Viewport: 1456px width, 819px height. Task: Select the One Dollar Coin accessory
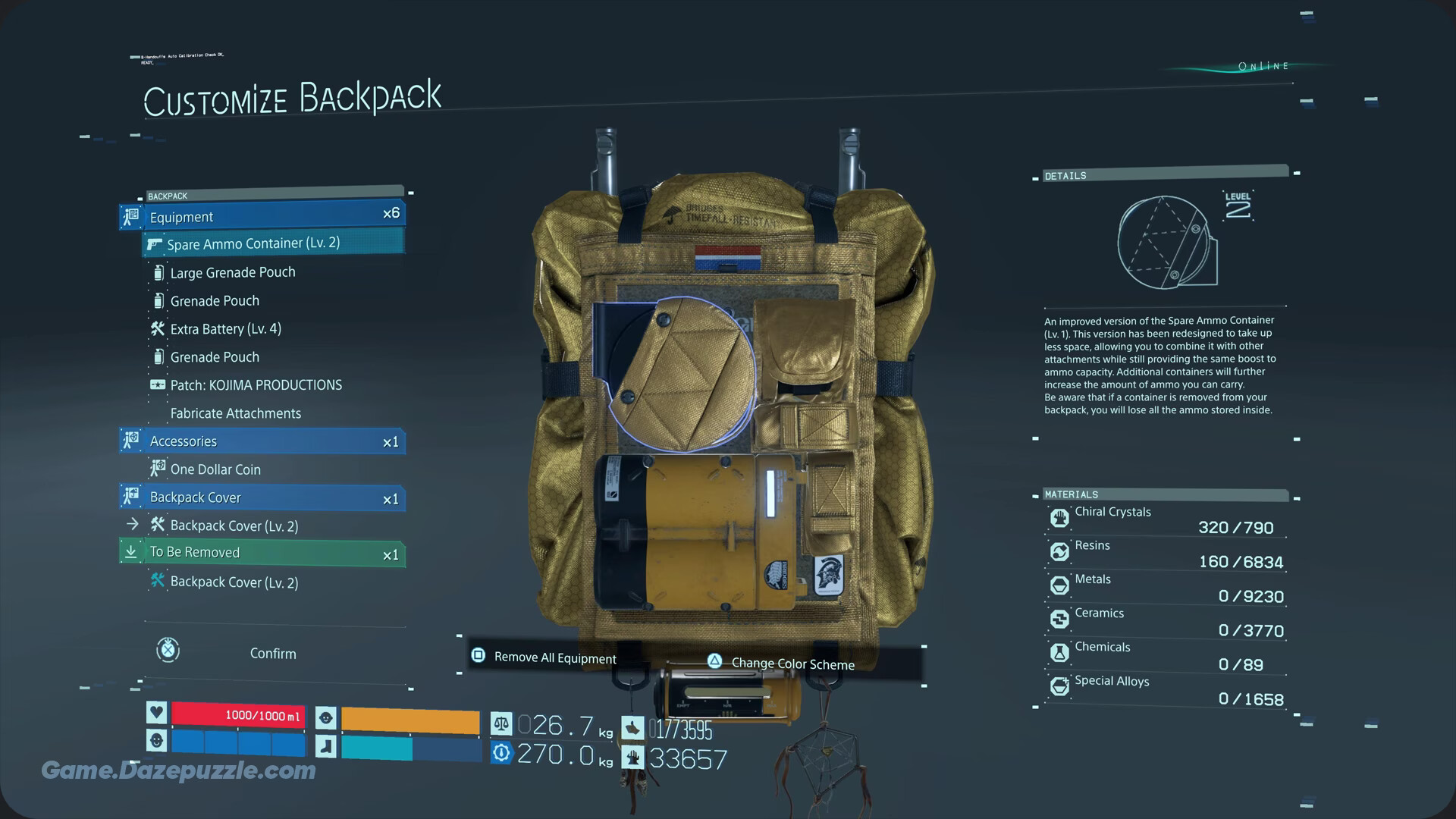[215, 469]
